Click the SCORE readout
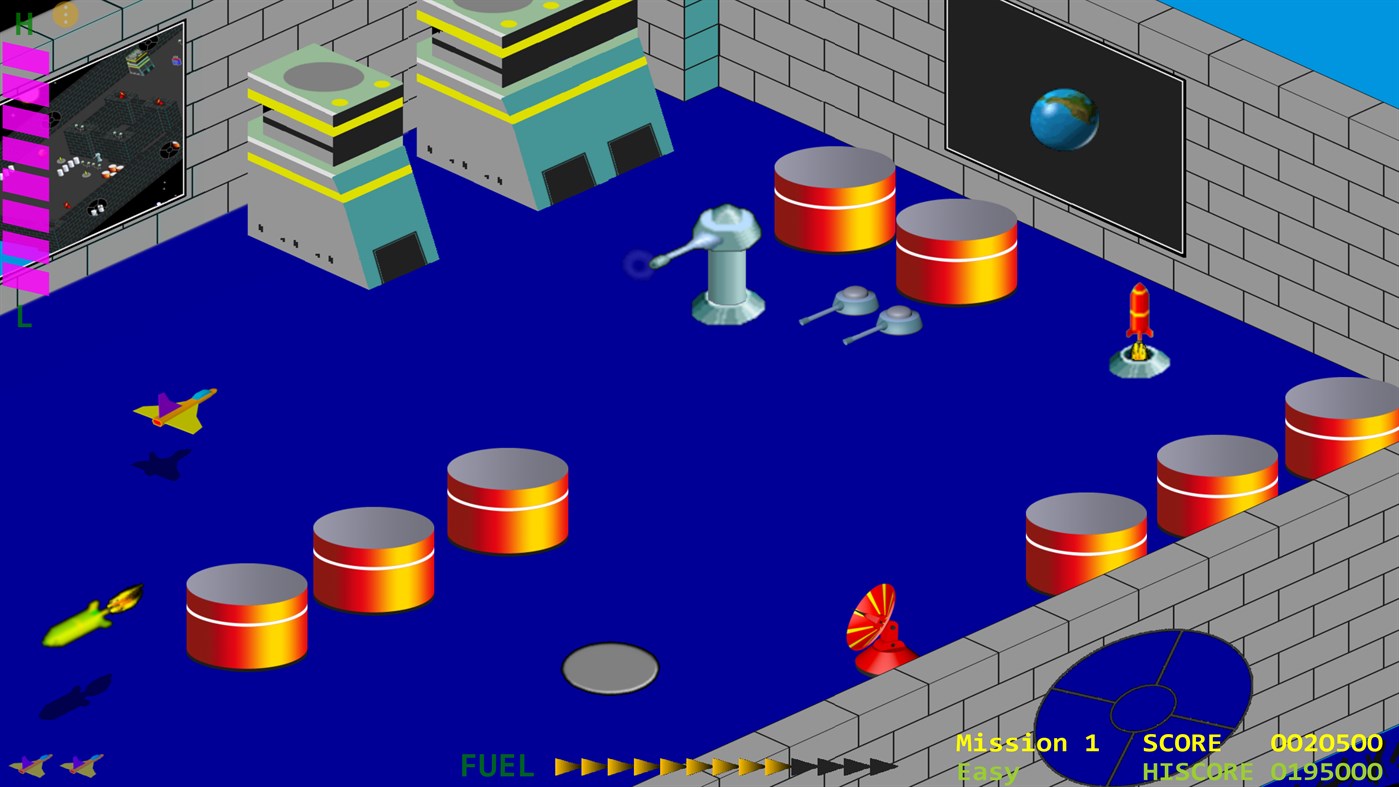The height and width of the screenshot is (787, 1399). (1183, 743)
